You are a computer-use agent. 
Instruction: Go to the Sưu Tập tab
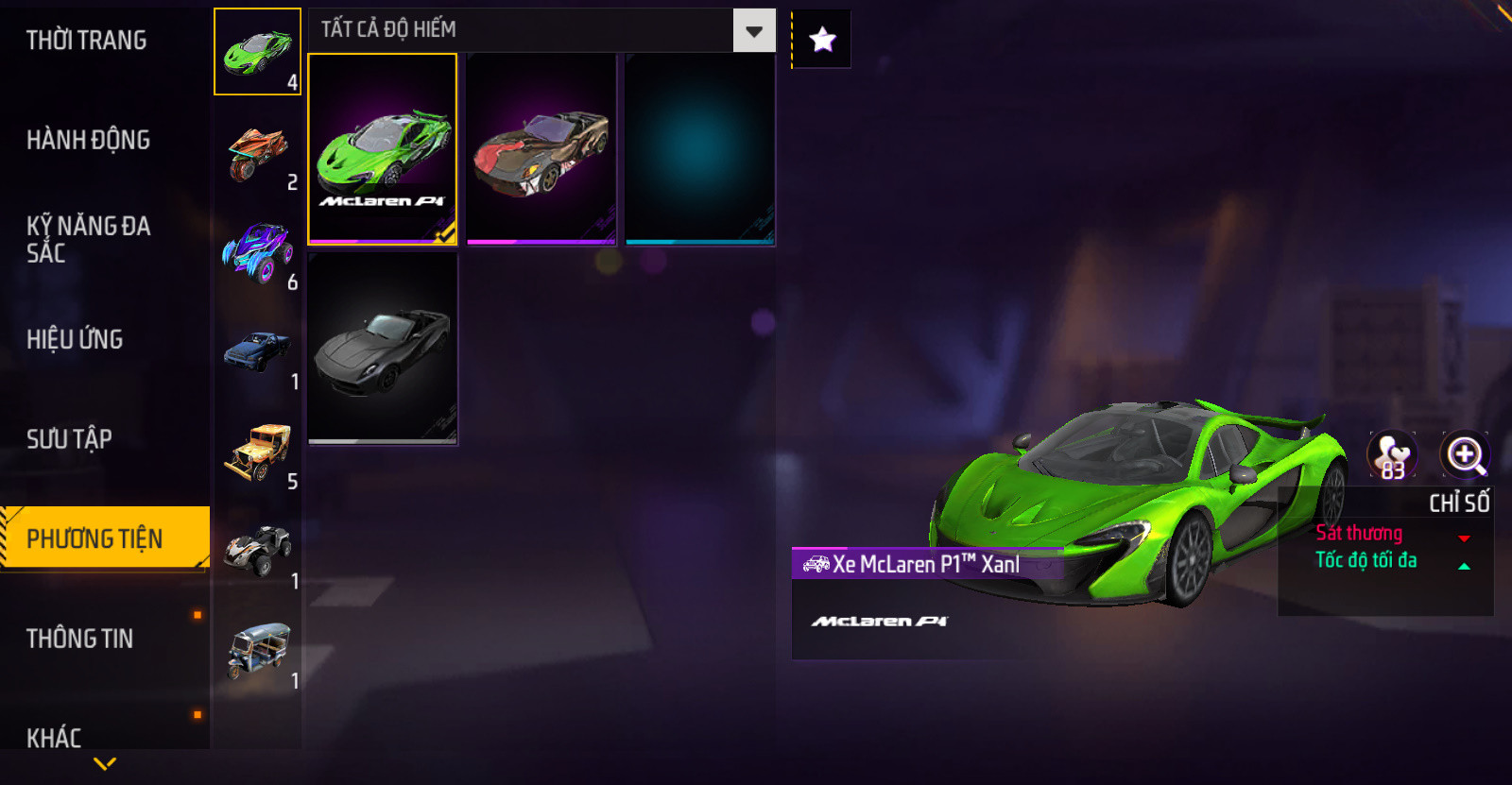point(69,439)
